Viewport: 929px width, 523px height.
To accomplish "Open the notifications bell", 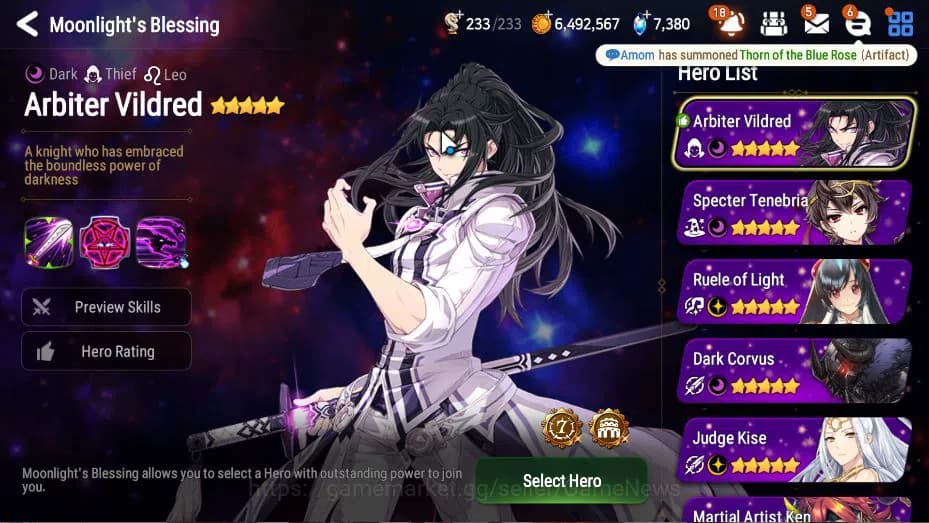I will 730,23.
